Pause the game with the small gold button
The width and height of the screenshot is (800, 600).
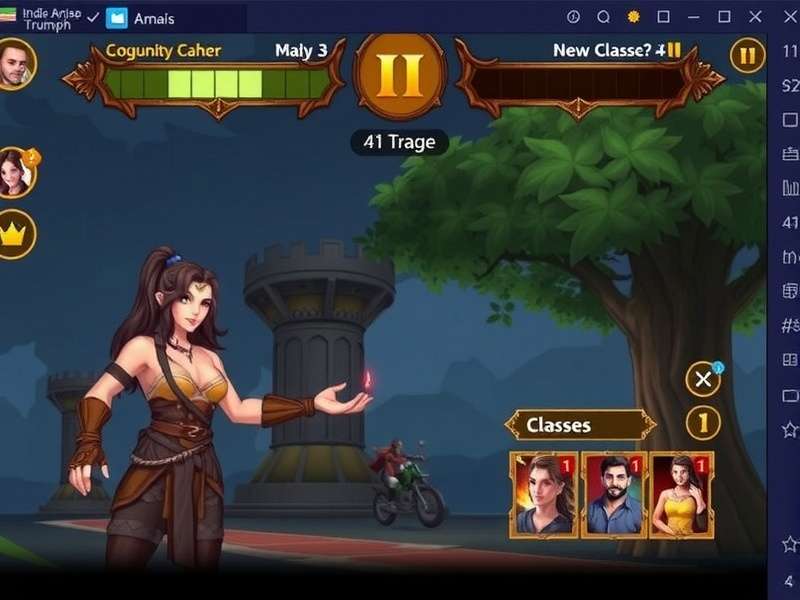coord(747,56)
